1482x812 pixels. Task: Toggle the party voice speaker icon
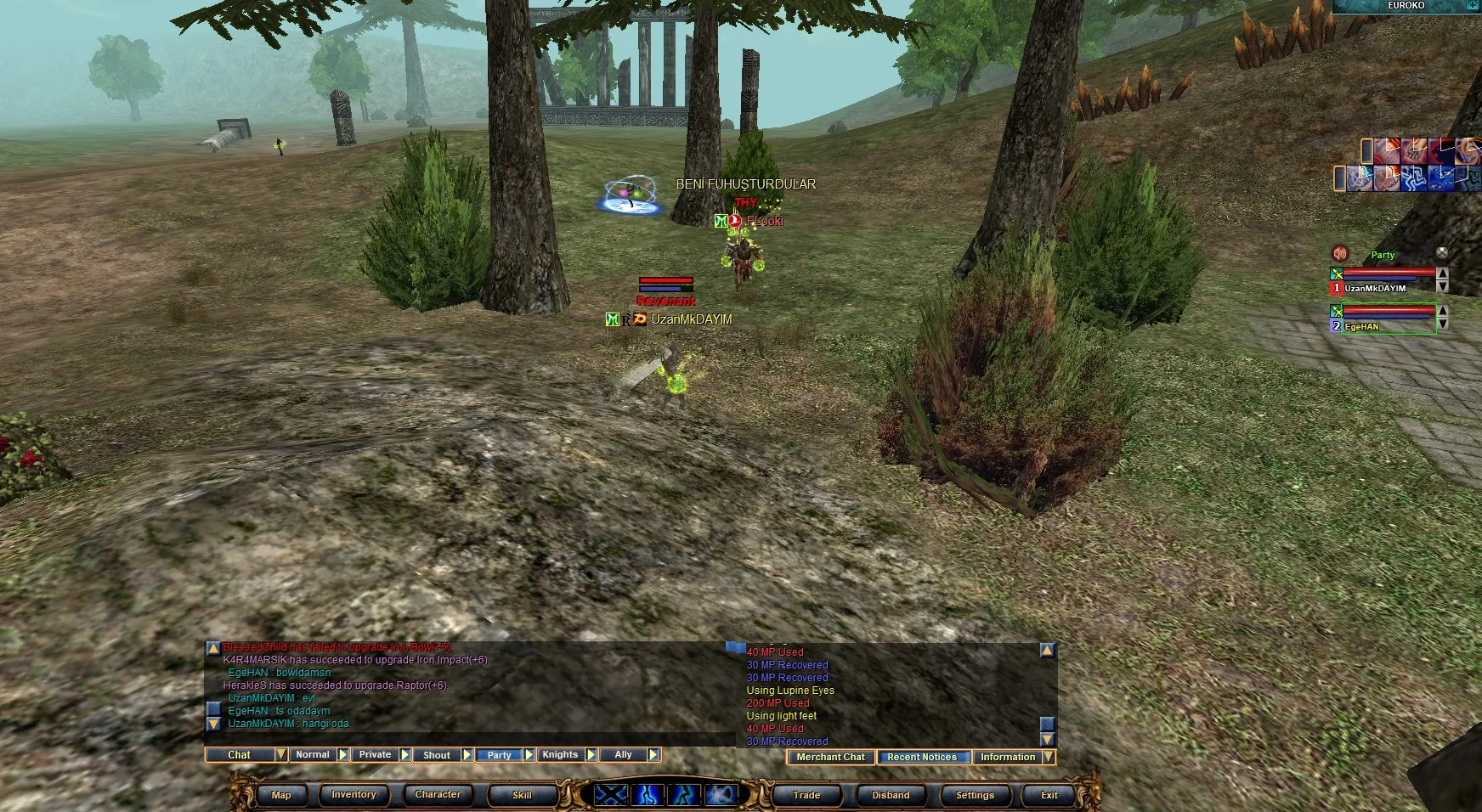(x=1340, y=253)
